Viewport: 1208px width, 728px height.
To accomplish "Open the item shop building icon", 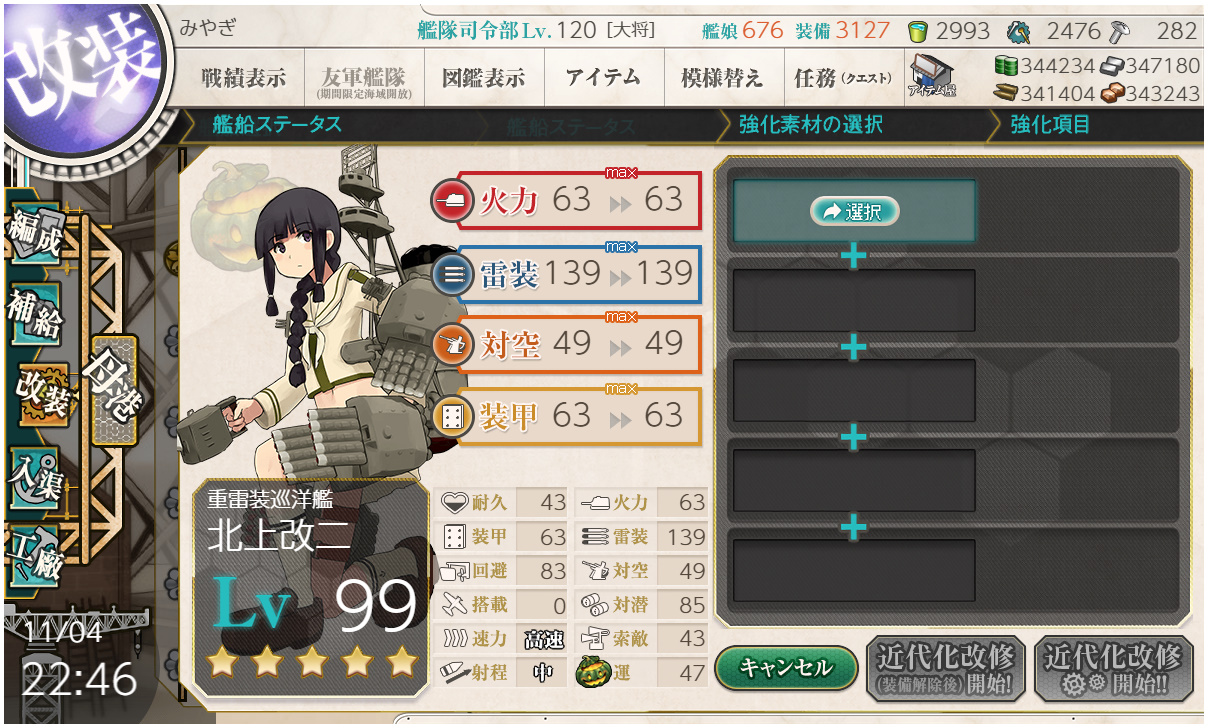I will (932, 77).
